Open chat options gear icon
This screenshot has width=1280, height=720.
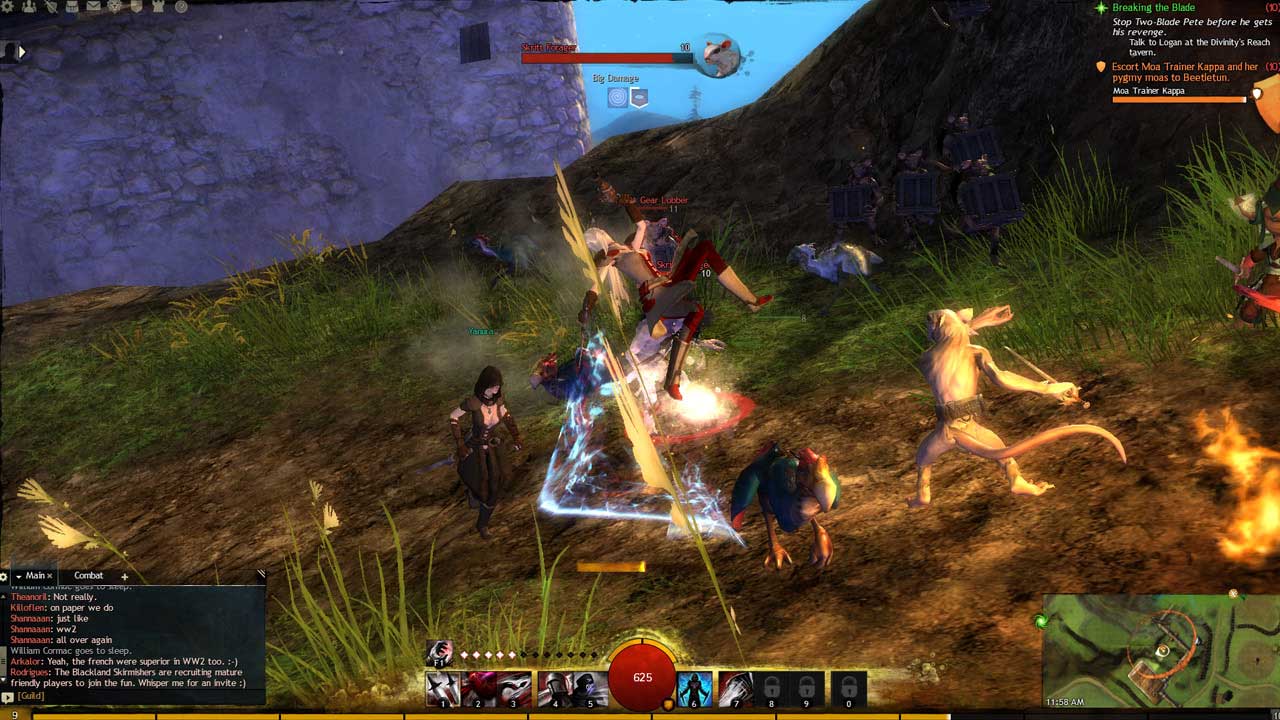pyautogui.click(x=5, y=577)
